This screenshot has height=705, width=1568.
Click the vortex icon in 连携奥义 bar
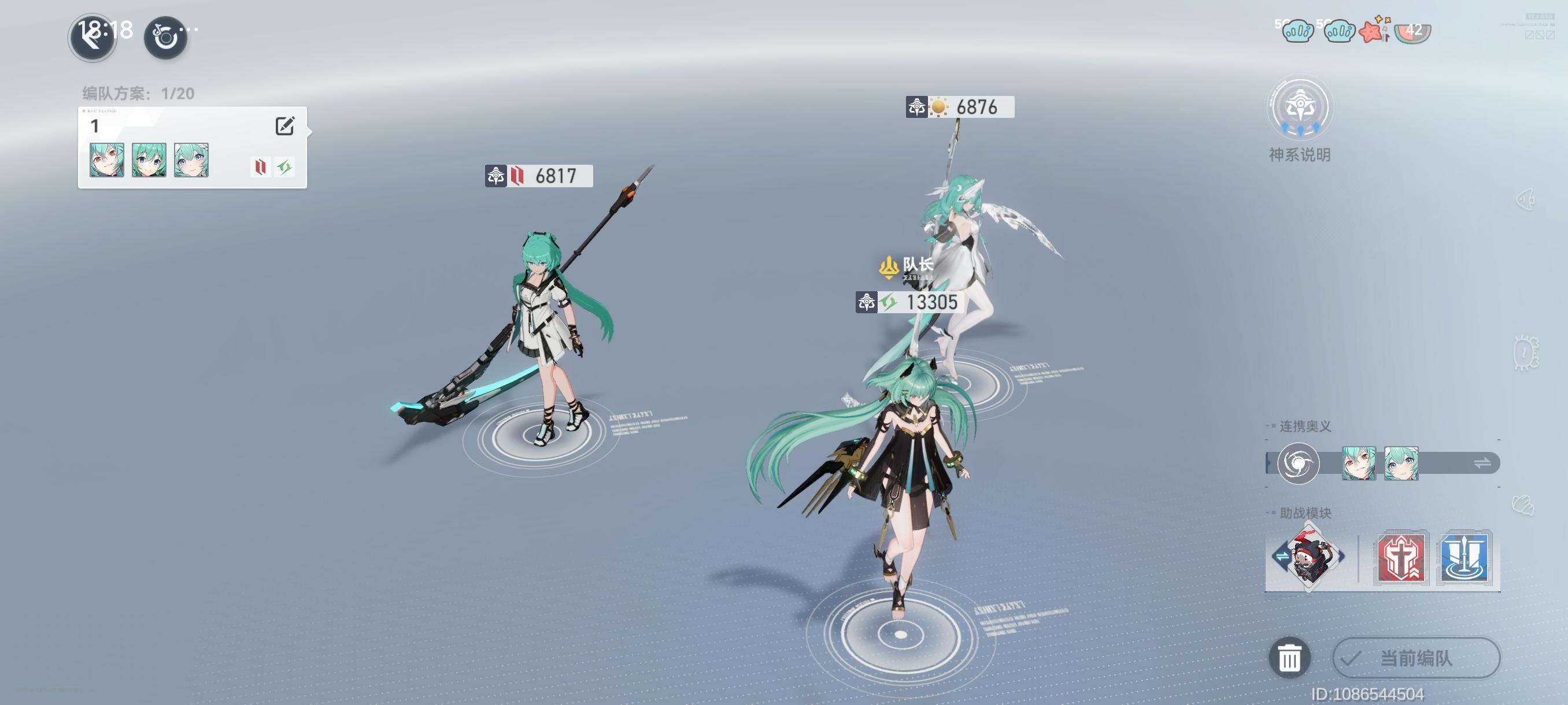coord(1300,463)
